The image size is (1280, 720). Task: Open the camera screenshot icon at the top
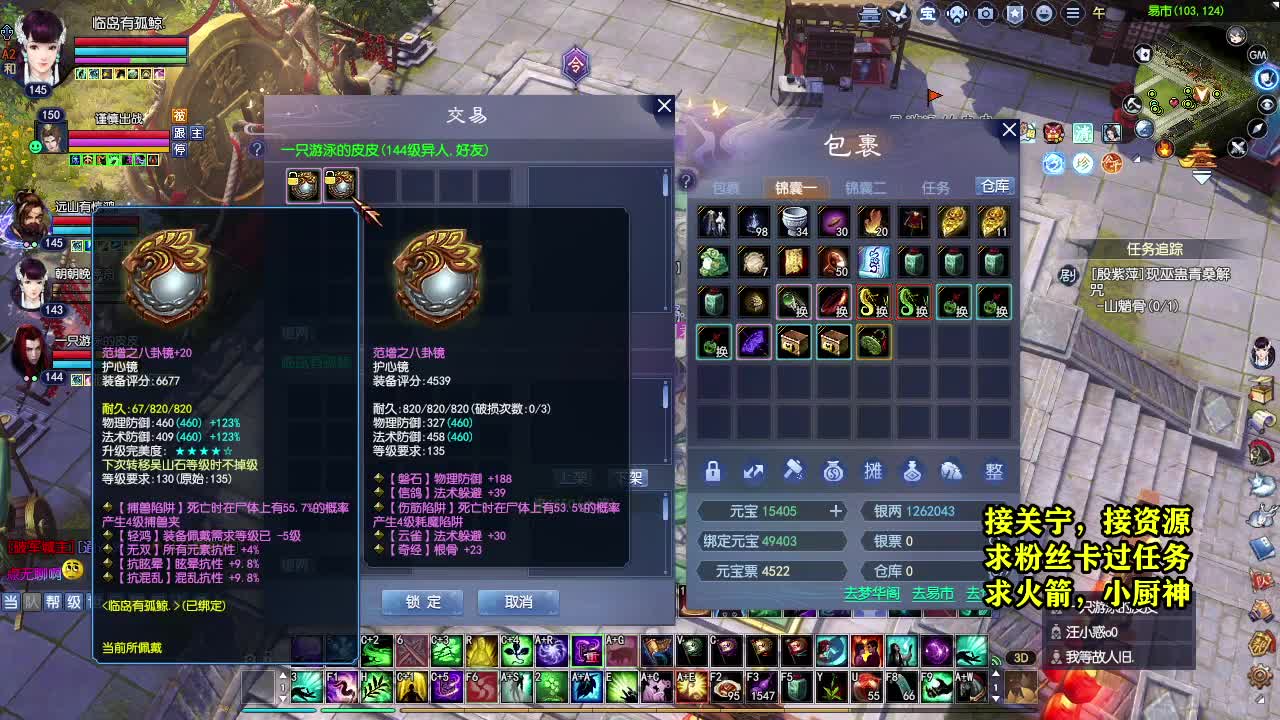pyautogui.click(x=985, y=13)
